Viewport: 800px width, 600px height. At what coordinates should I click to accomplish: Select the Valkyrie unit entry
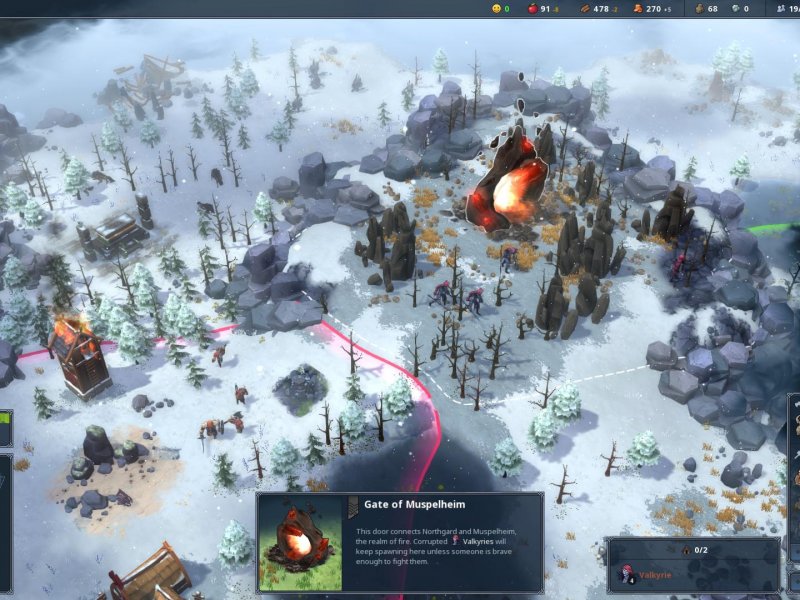click(x=650, y=574)
